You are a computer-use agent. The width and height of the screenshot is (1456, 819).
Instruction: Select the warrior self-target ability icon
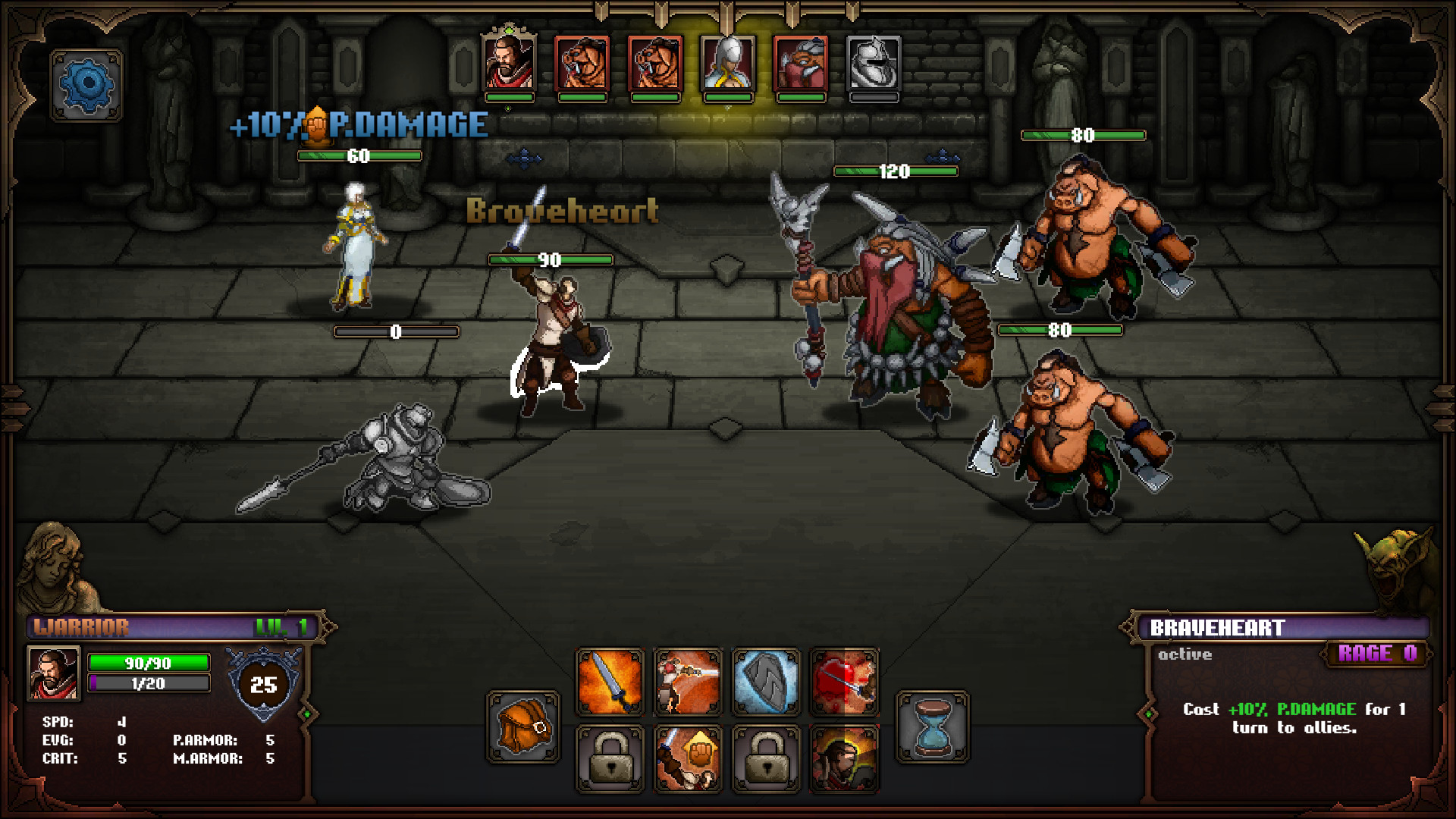(x=843, y=758)
